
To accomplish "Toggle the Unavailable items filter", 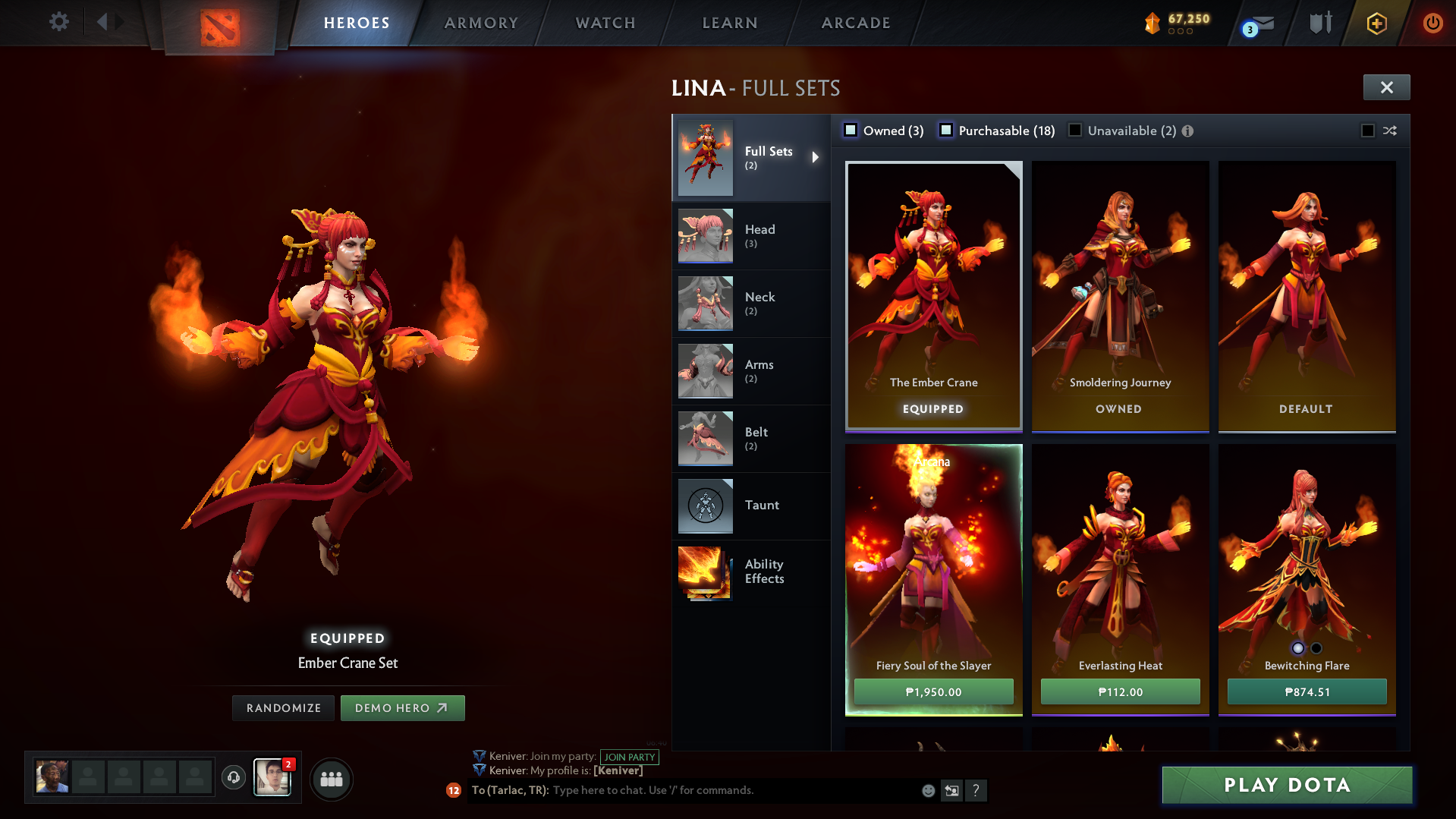I will point(1074,130).
